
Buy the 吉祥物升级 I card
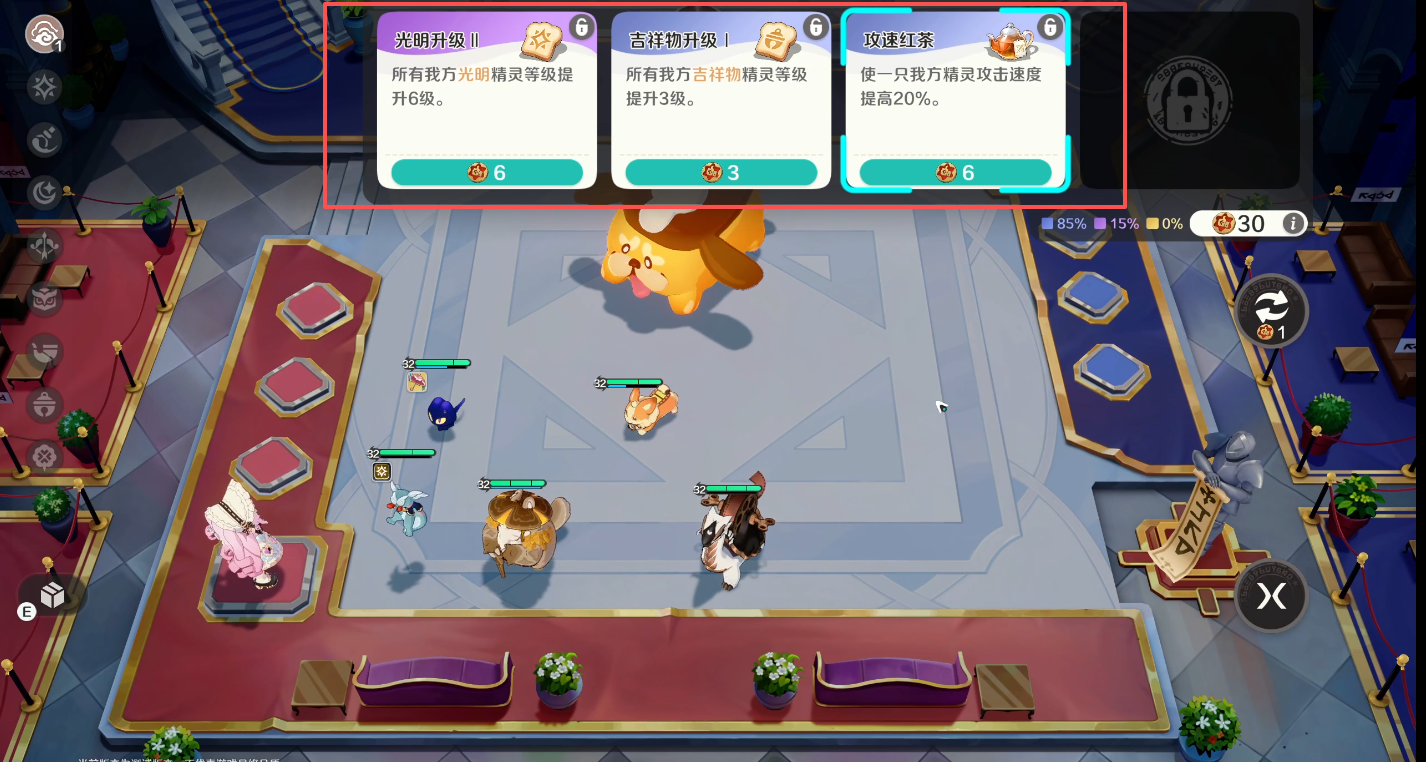coord(720,172)
